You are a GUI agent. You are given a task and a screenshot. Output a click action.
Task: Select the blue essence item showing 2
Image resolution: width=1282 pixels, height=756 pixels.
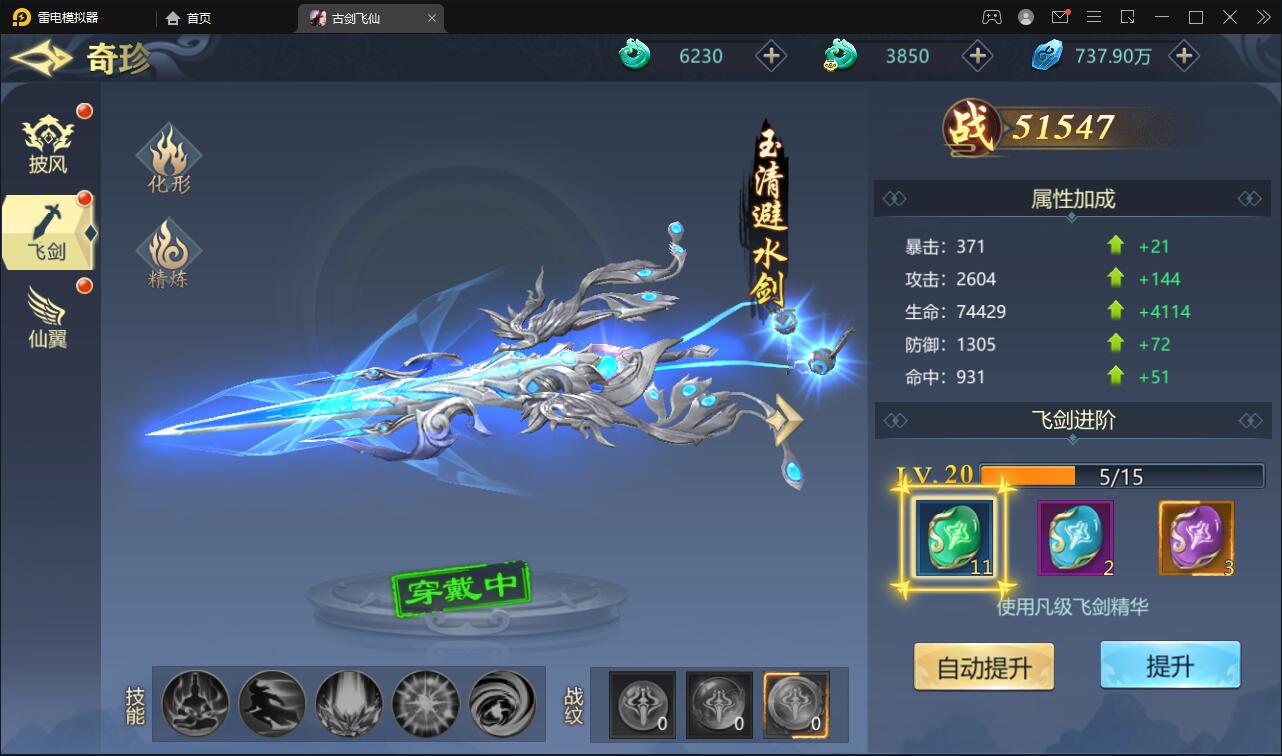[x=1075, y=537]
